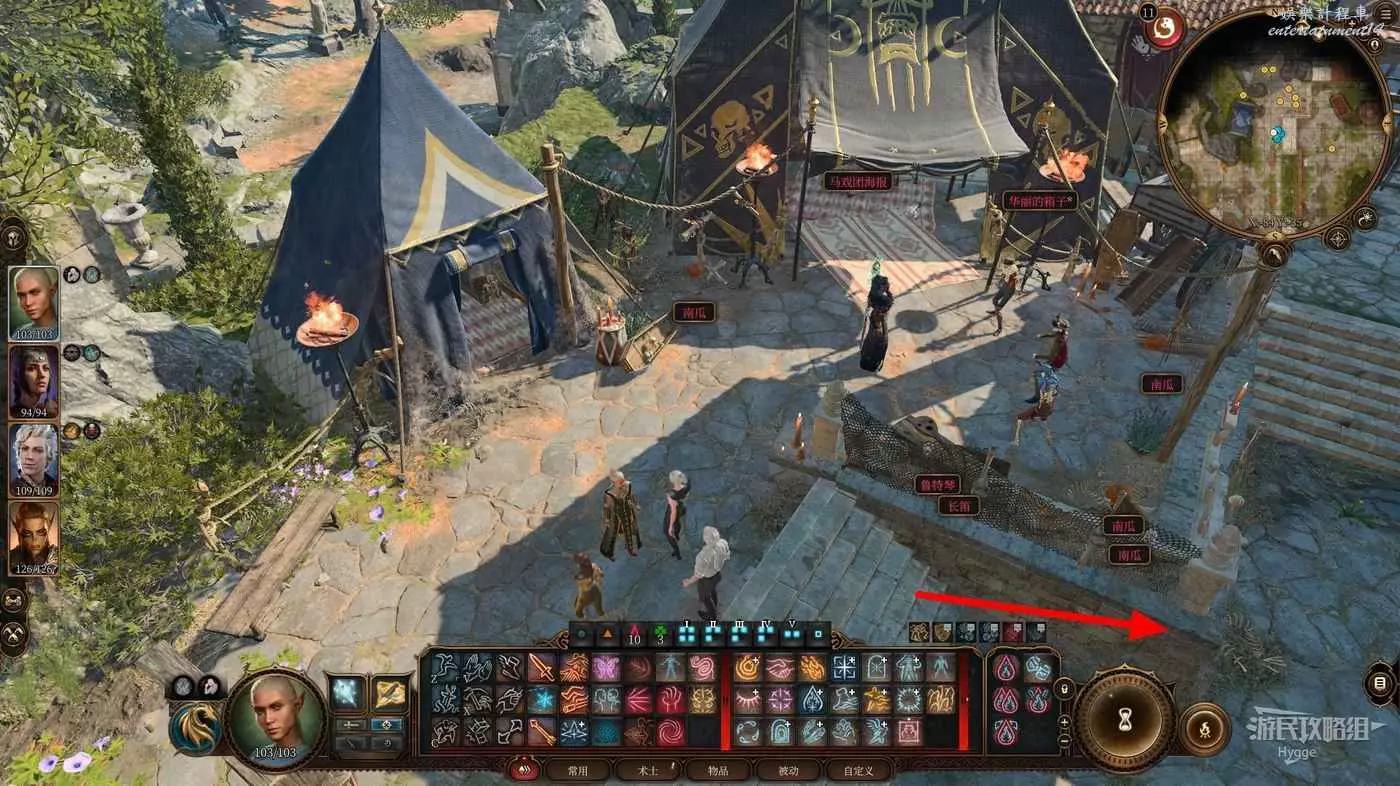Viewport: 1400px width, 786px height.
Task: Toggle the hotbar lock icon
Action: pyautogui.click(x=1065, y=688)
